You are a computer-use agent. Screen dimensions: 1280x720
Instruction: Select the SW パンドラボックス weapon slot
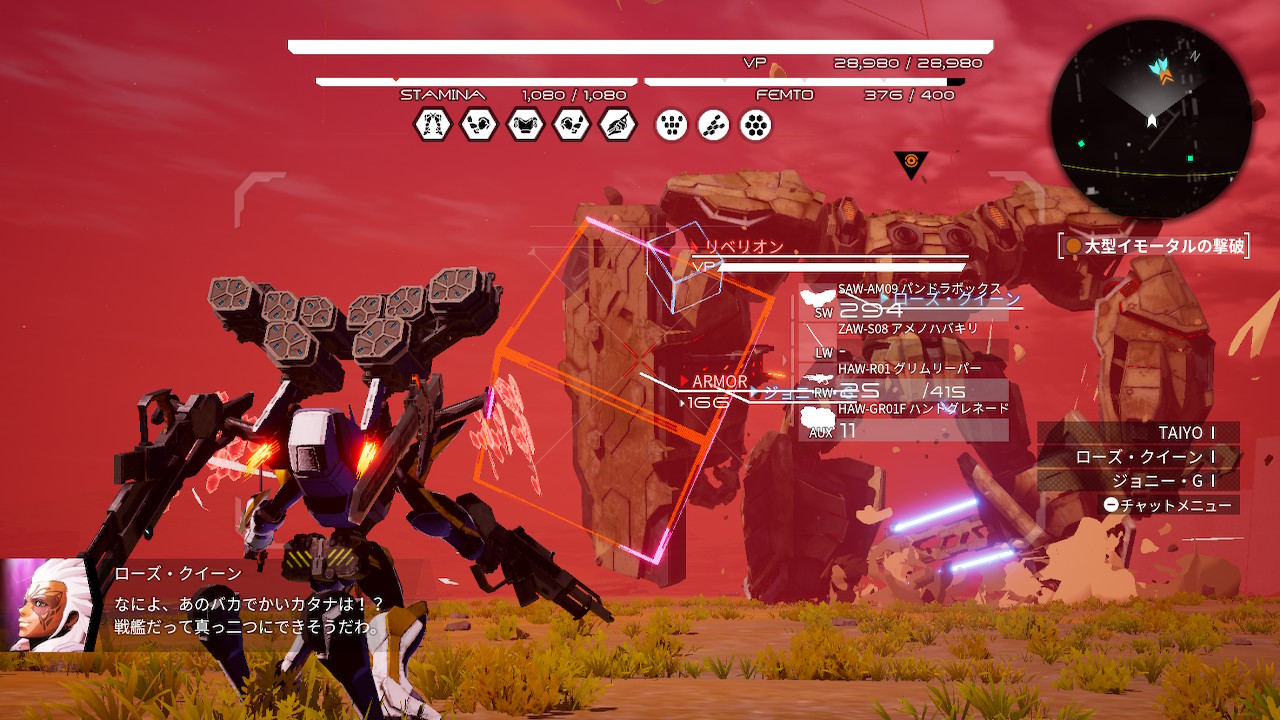905,301
